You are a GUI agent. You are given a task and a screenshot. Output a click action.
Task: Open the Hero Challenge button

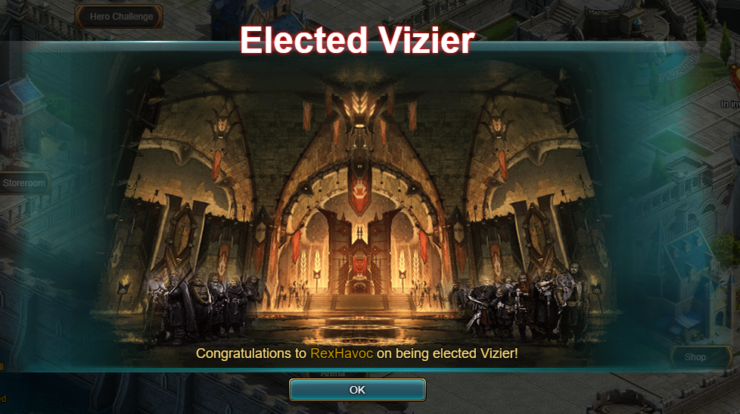tap(120, 16)
